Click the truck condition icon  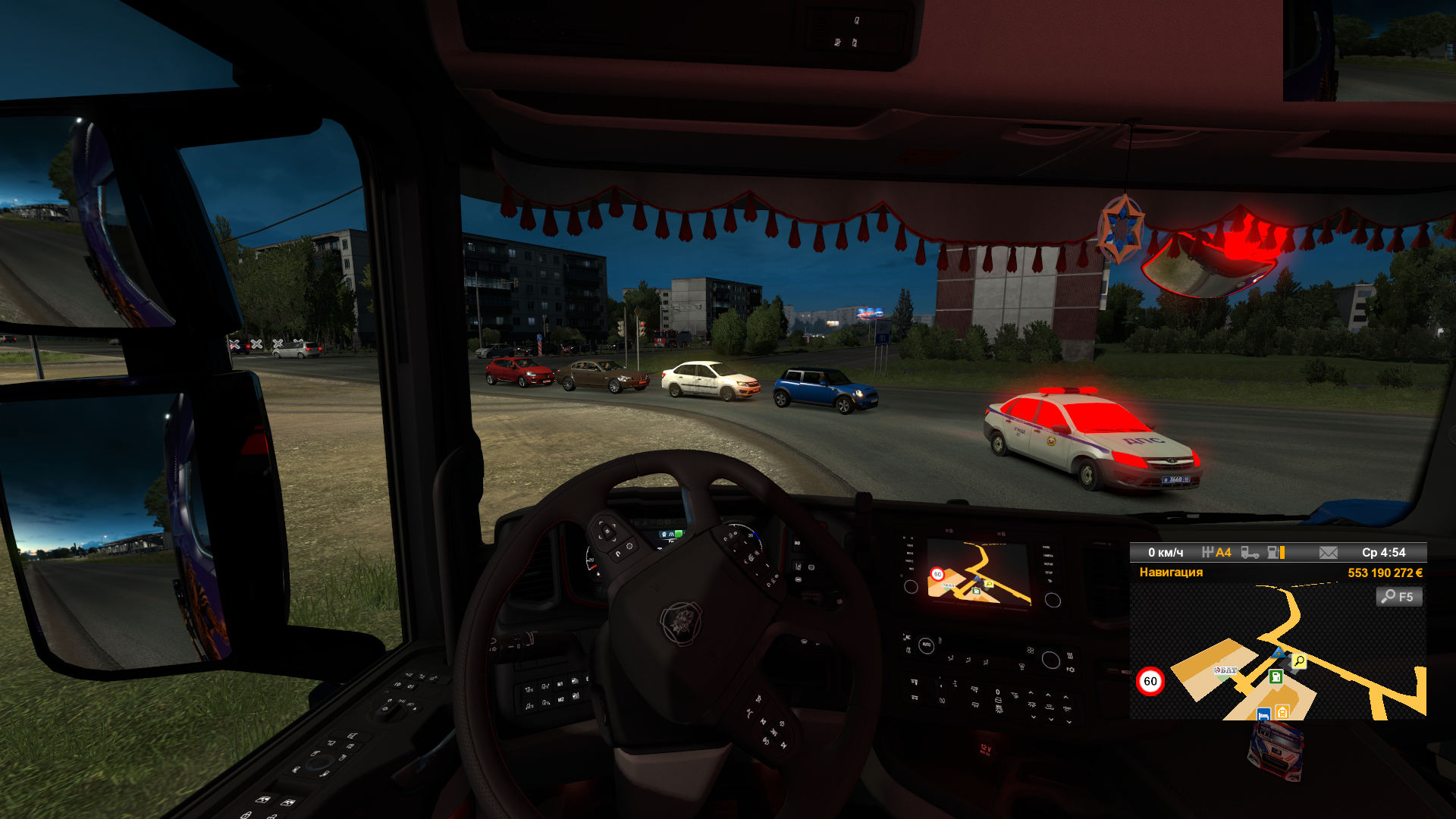(x=1249, y=553)
